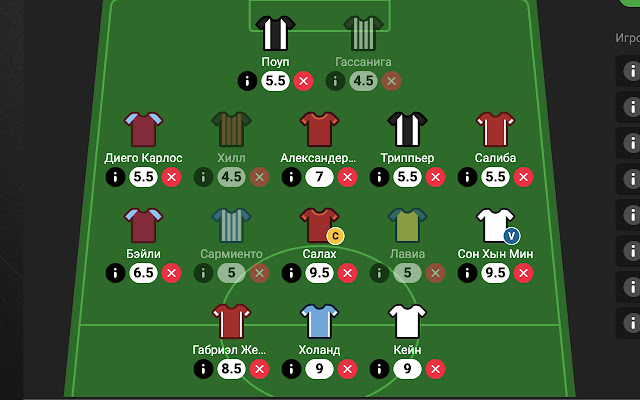Show info for Сармиенто
Screen dimensions: 640x400
pos(203,273)
